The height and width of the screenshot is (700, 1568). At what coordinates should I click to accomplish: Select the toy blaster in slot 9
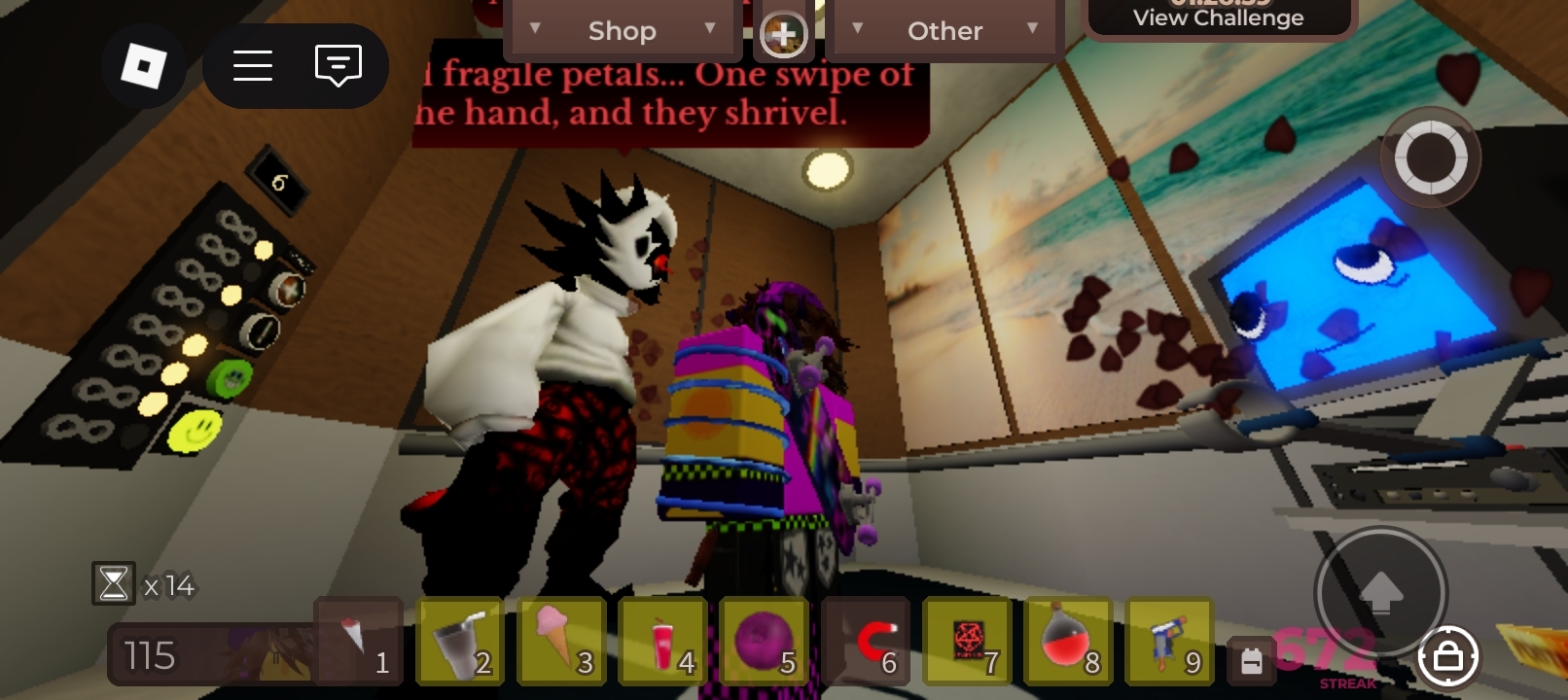[1169, 642]
